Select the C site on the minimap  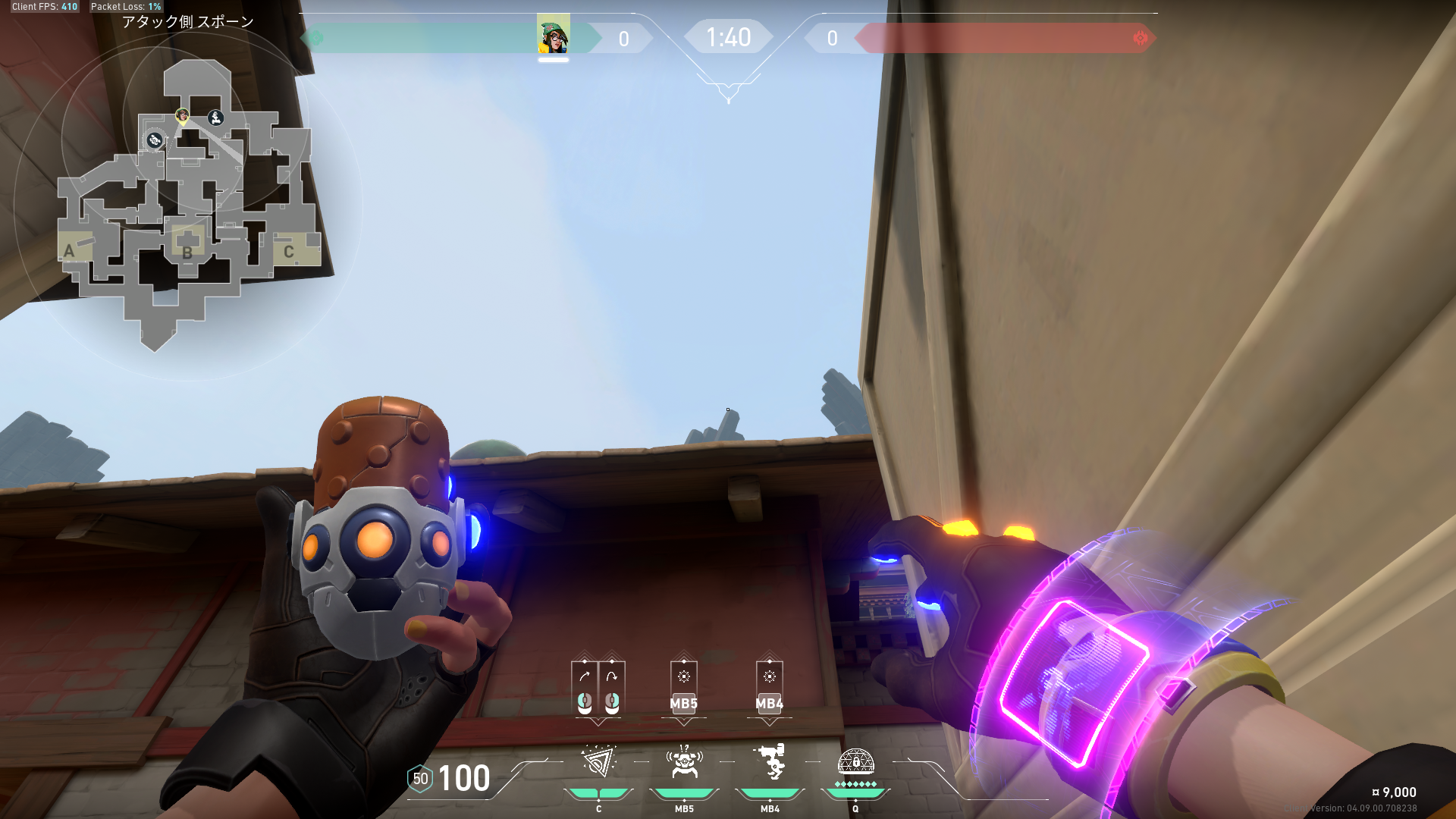(x=288, y=252)
